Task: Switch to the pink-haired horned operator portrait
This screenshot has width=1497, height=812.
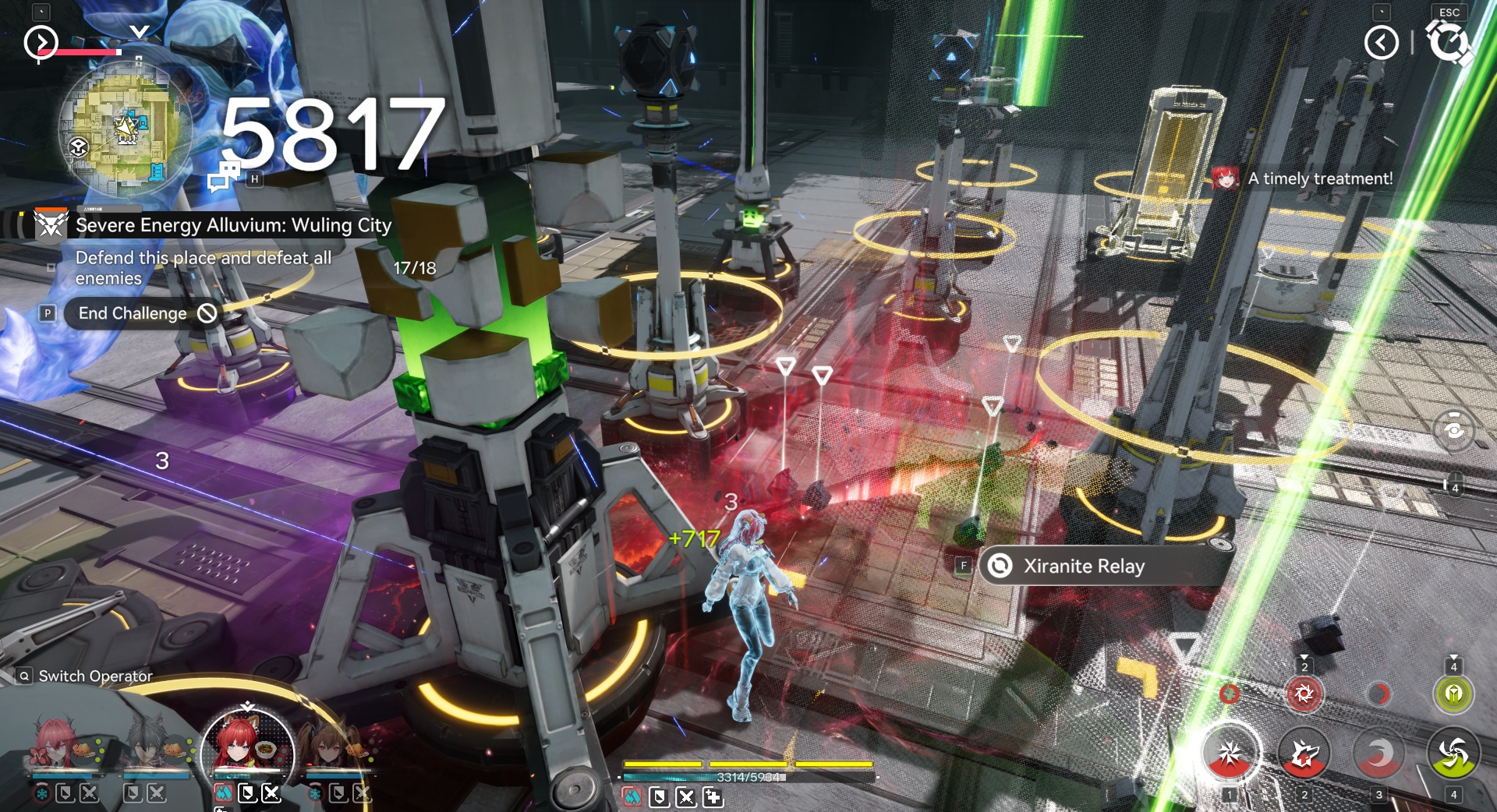Action: pyautogui.click(x=56, y=744)
